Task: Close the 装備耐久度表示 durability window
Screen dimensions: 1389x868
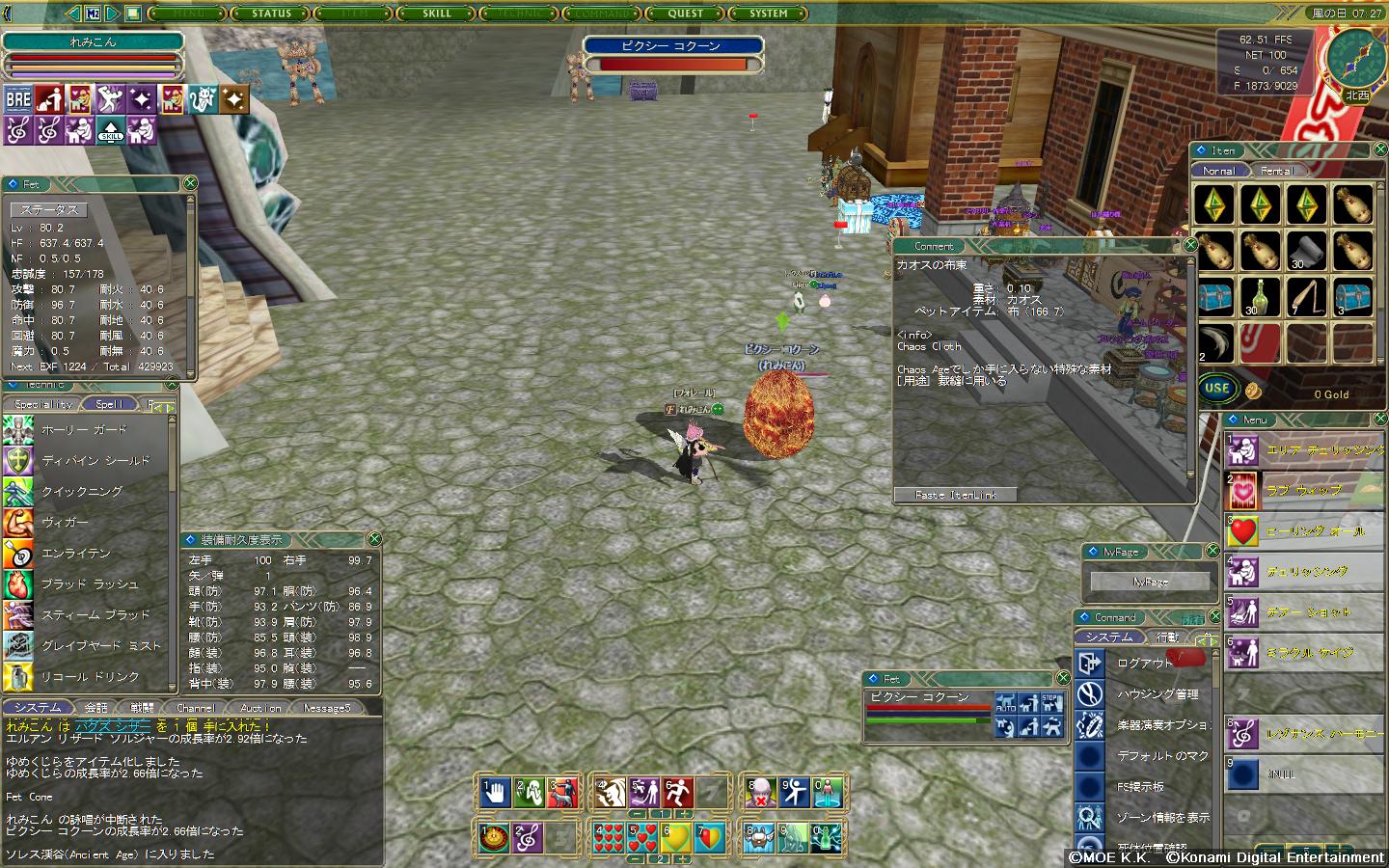Action: (x=374, y=539)
